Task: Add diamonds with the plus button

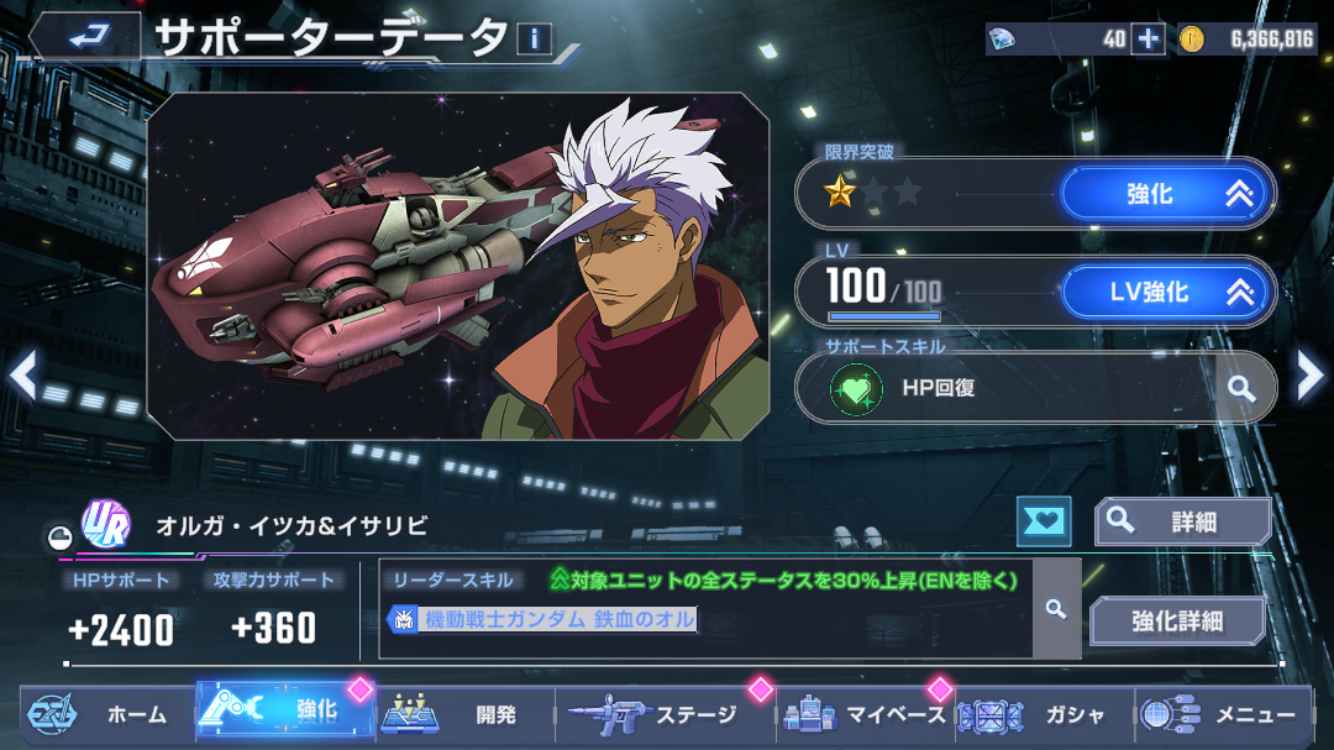Action: [1147, 39]
